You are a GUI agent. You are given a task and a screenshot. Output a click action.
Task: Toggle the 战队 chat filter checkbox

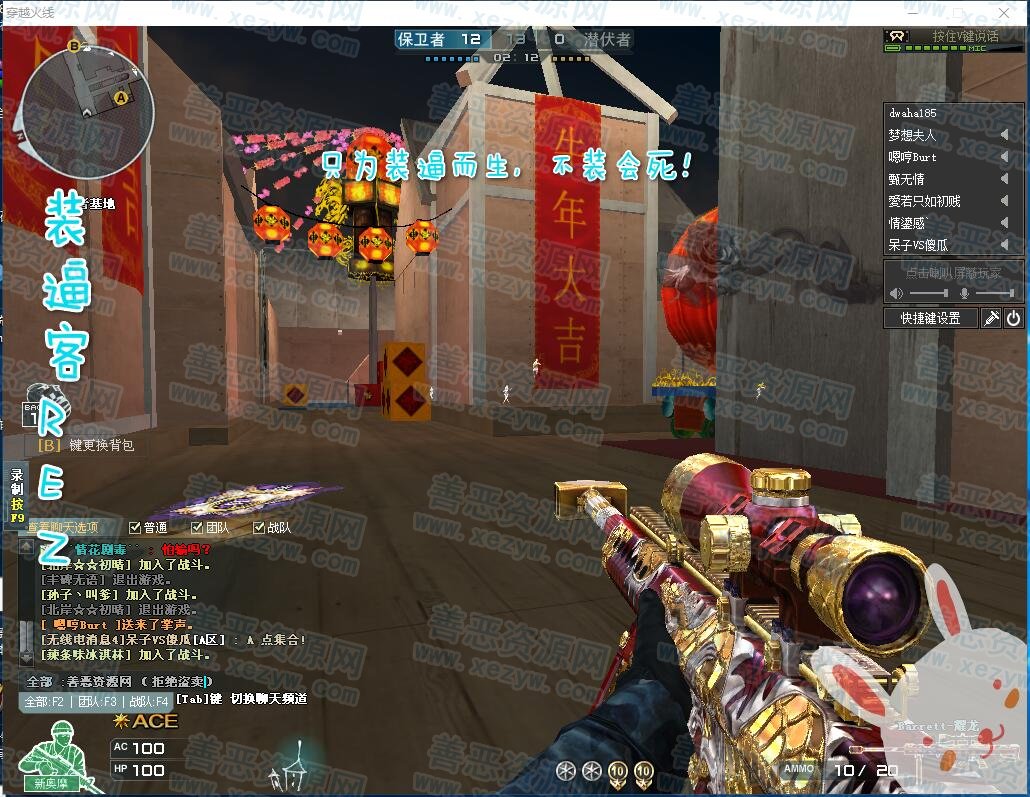tap(259, 527)
